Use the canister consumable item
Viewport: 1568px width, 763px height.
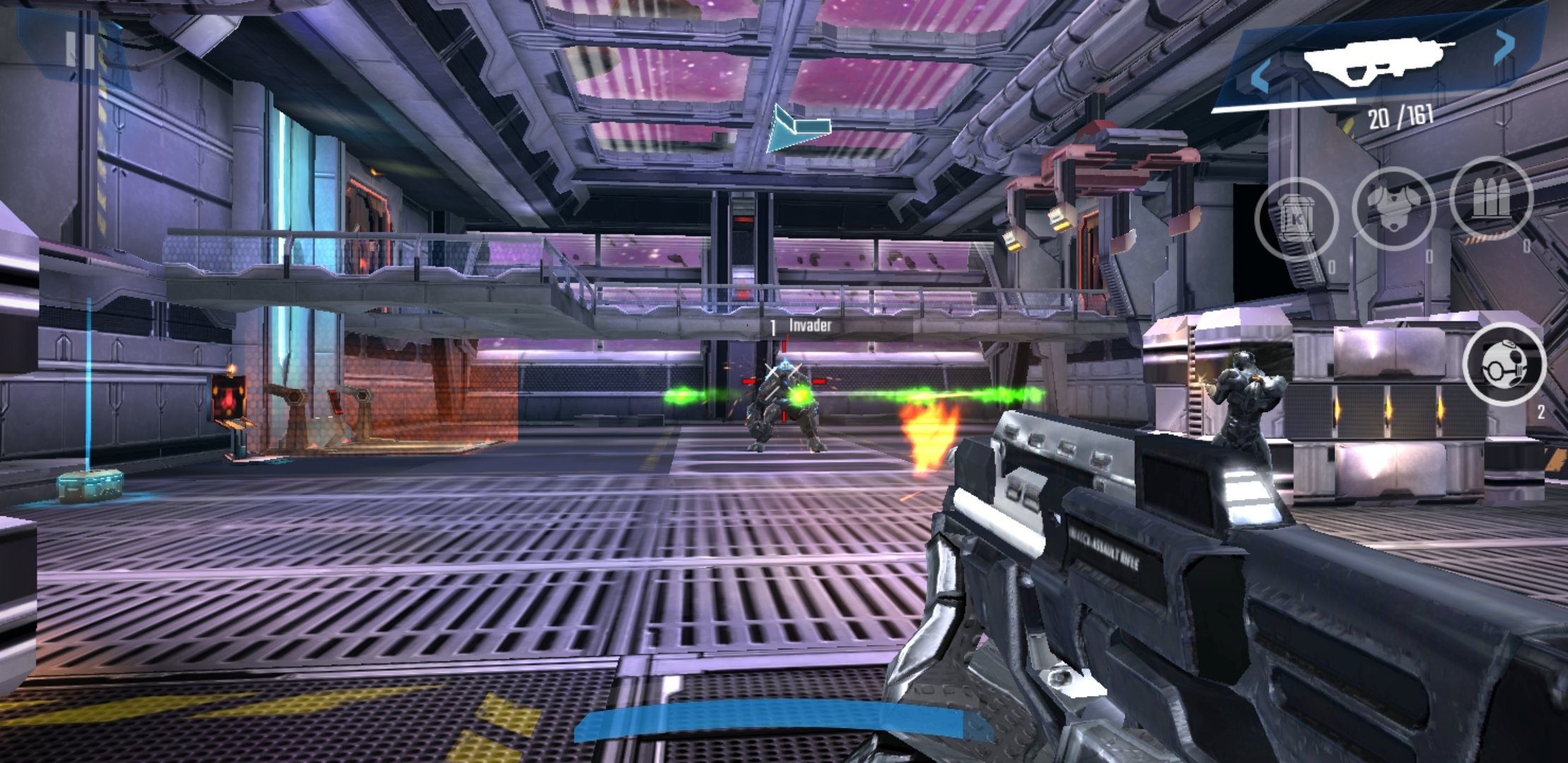[1295, 218]
